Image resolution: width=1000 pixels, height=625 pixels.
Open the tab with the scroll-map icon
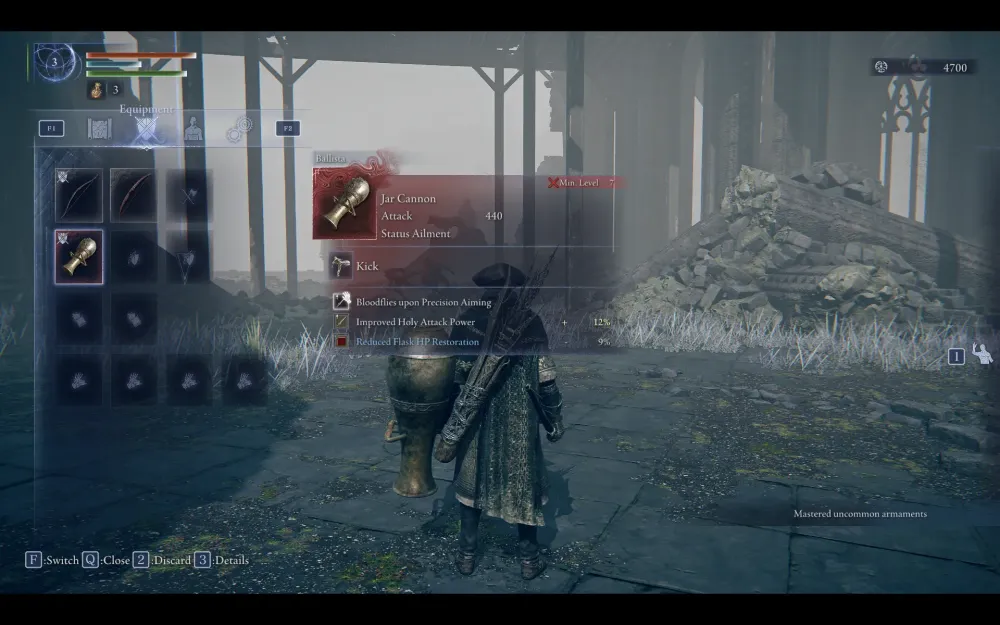(x=99, y=129)
